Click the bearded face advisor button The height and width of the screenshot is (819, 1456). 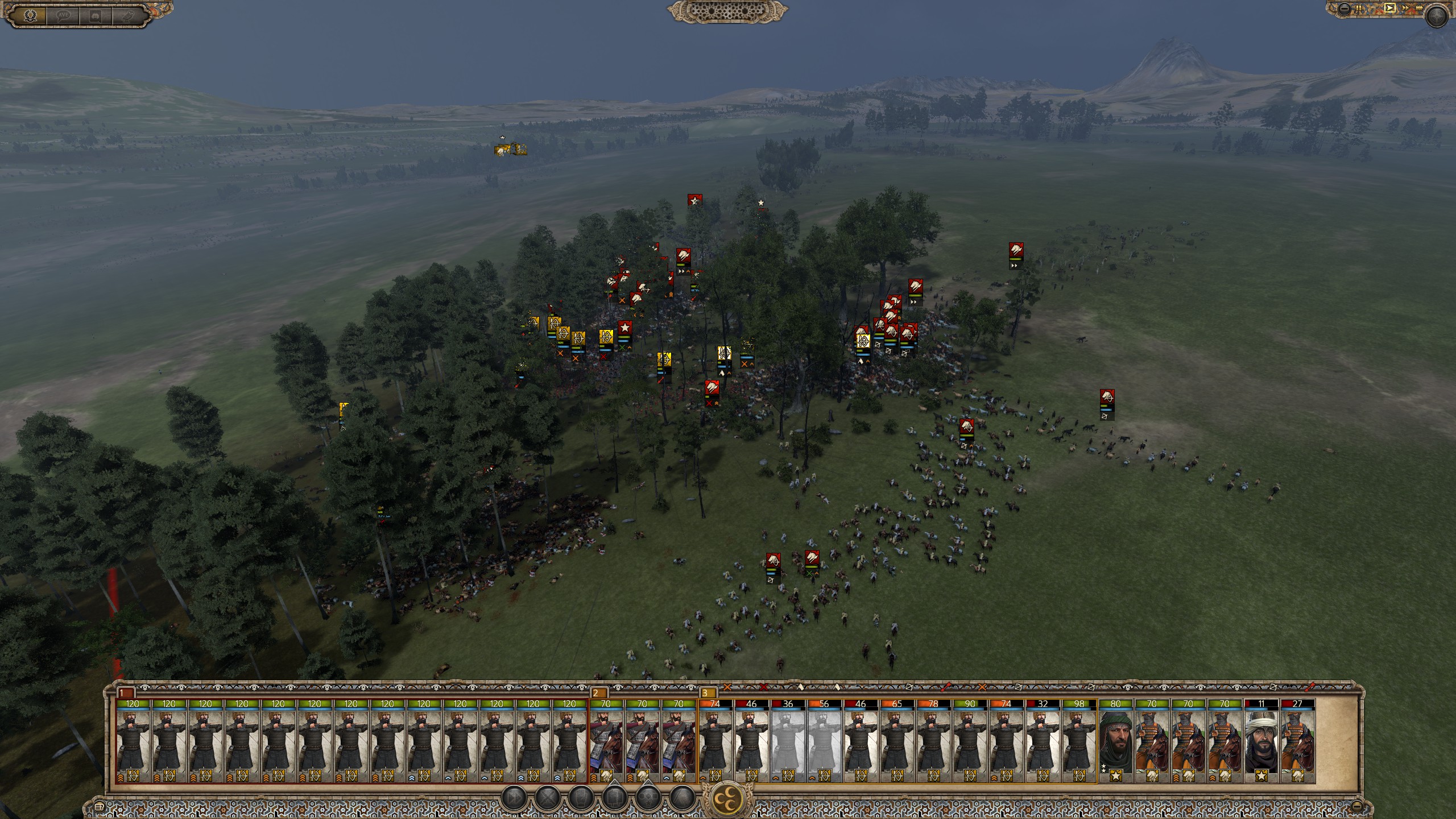pos(95,15)
